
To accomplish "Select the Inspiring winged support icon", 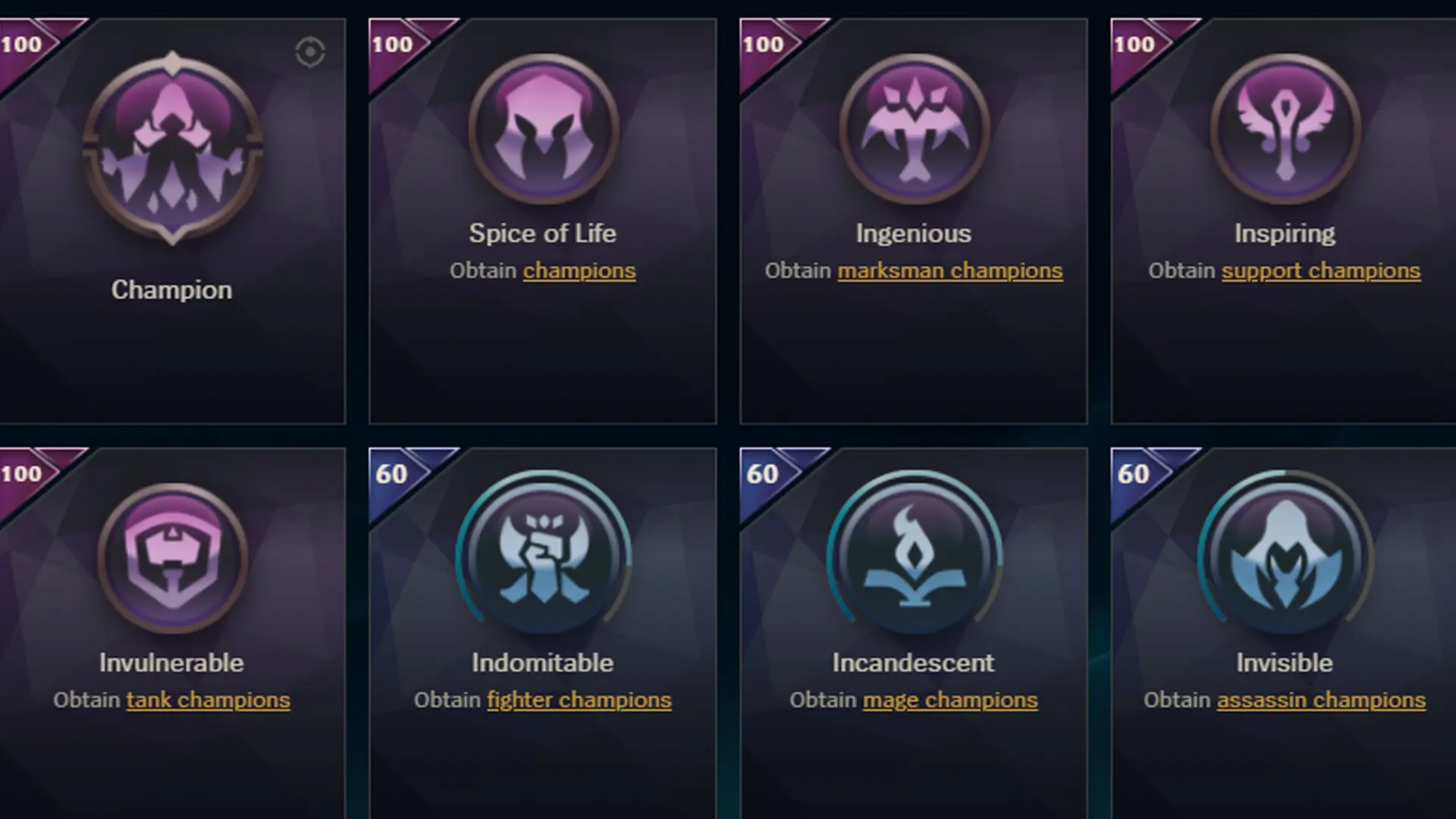I will click(1283, 130).
